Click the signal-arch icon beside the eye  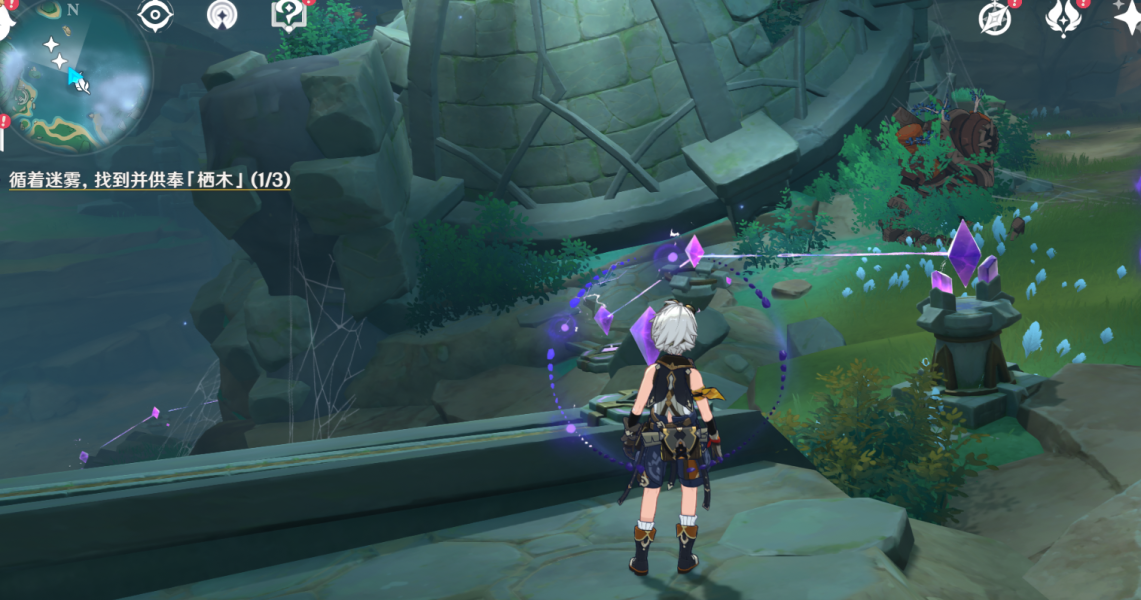click(x=222, y=14)
